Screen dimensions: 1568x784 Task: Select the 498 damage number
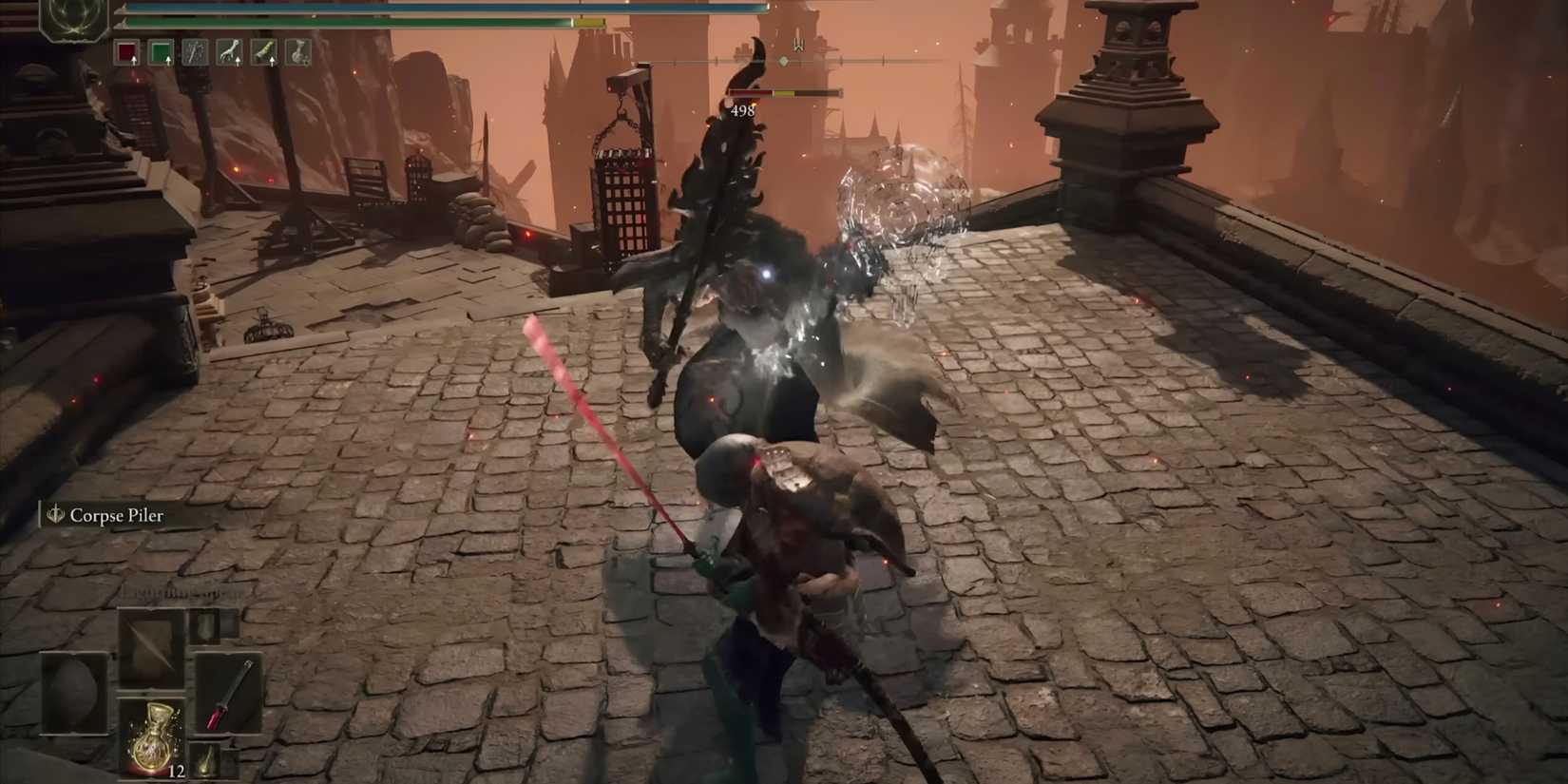pos(741,109)
